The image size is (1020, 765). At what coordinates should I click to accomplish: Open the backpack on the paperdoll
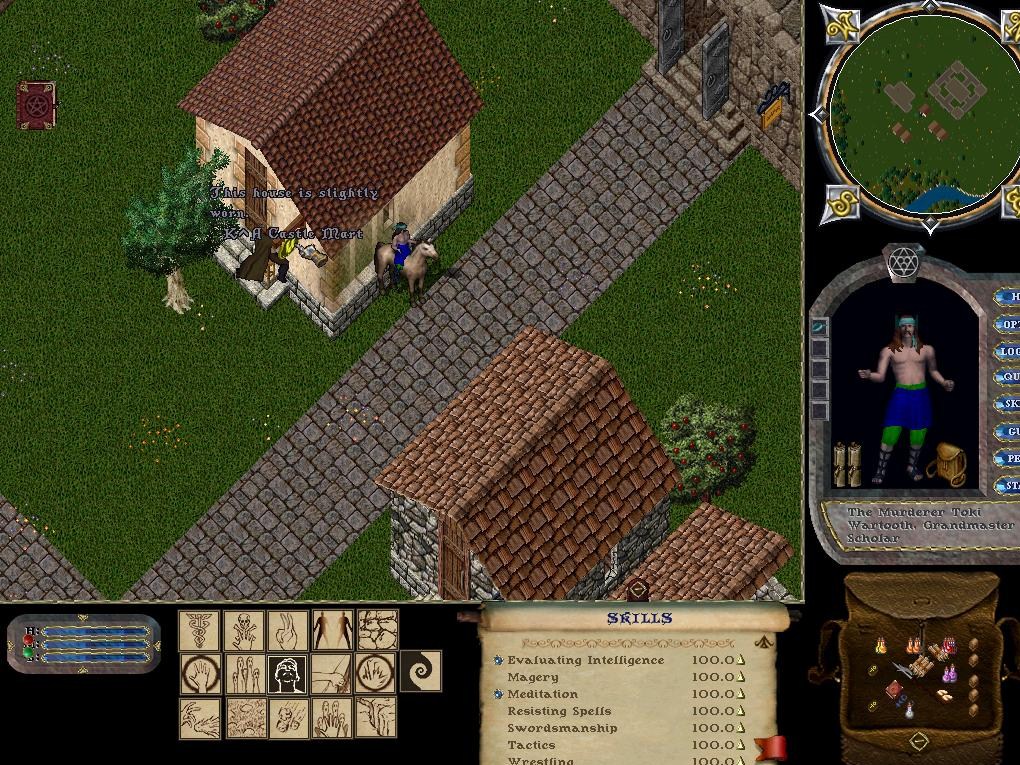point(945,464)
